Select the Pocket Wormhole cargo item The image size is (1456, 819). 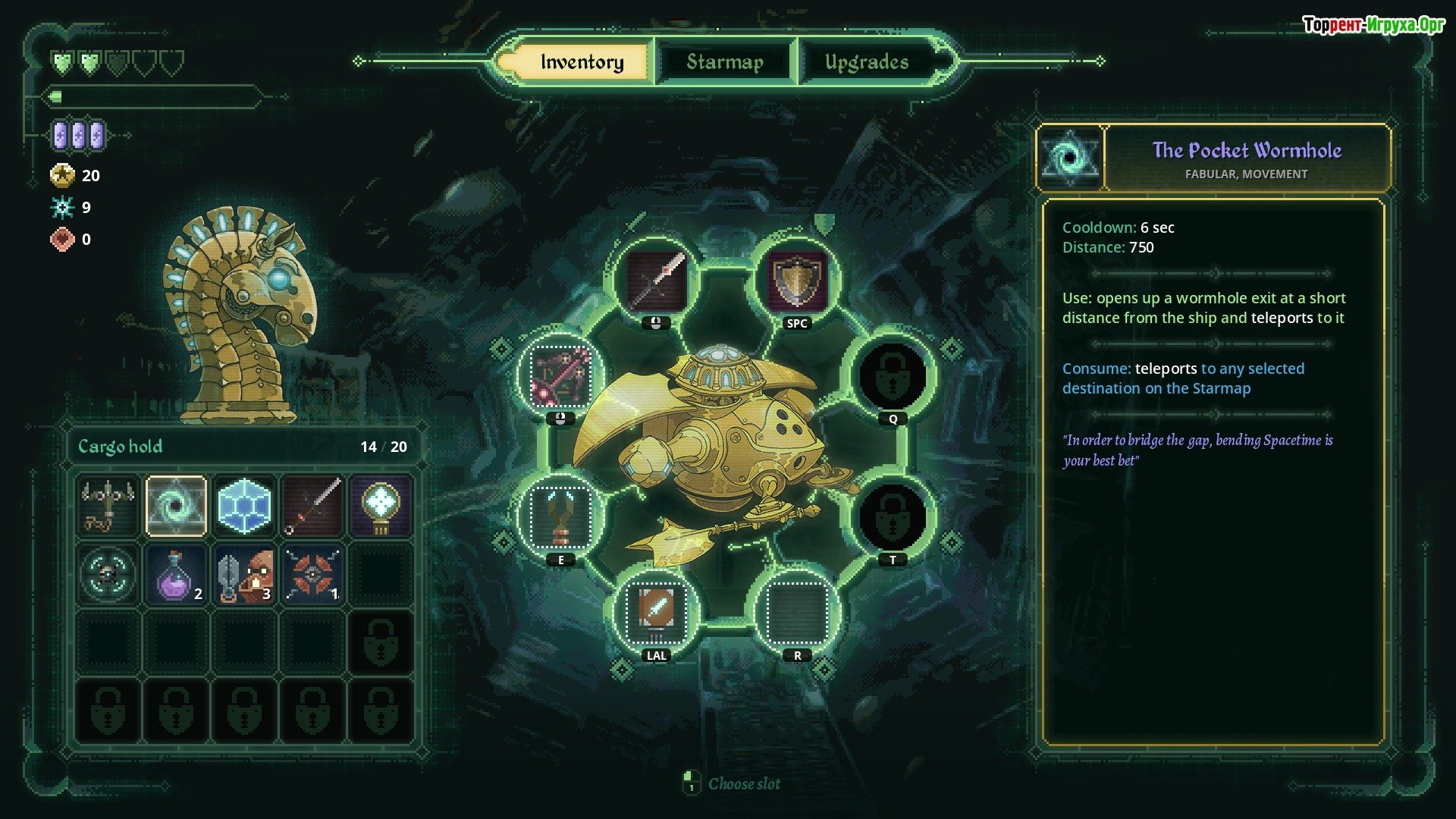pyautogui.click(x=176, y=506)
